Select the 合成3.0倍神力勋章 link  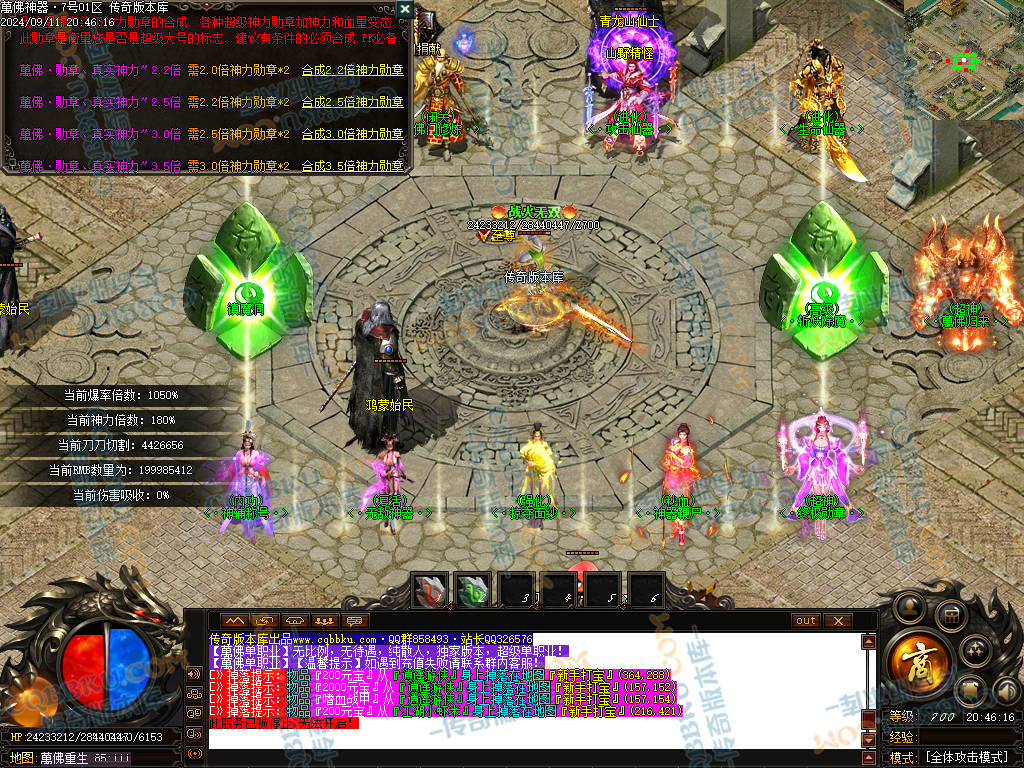point(352,134)
